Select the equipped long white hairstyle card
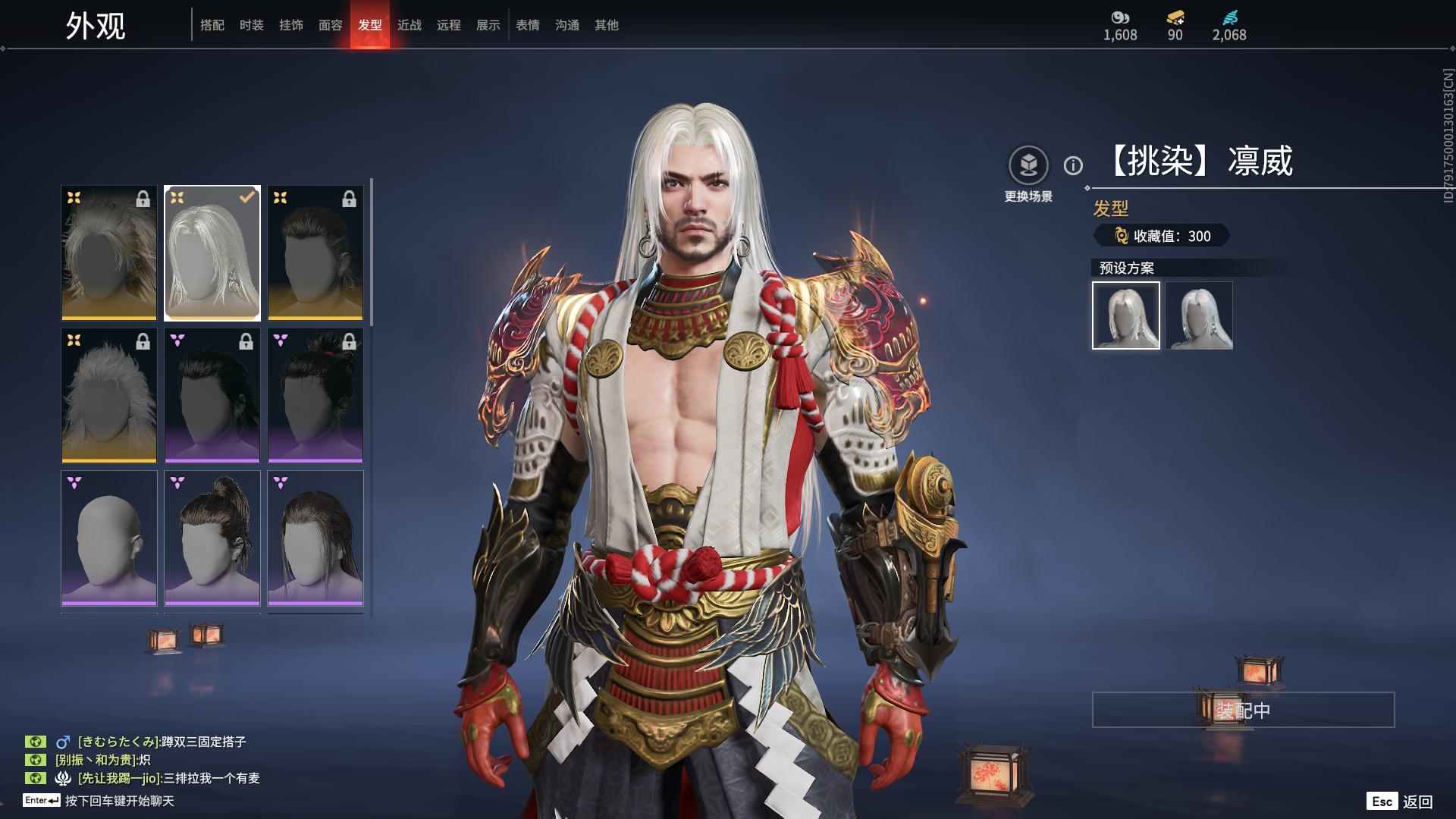The width and height of the screenshot is (1456, 819). pyautogui.click(x=212, y=253)
